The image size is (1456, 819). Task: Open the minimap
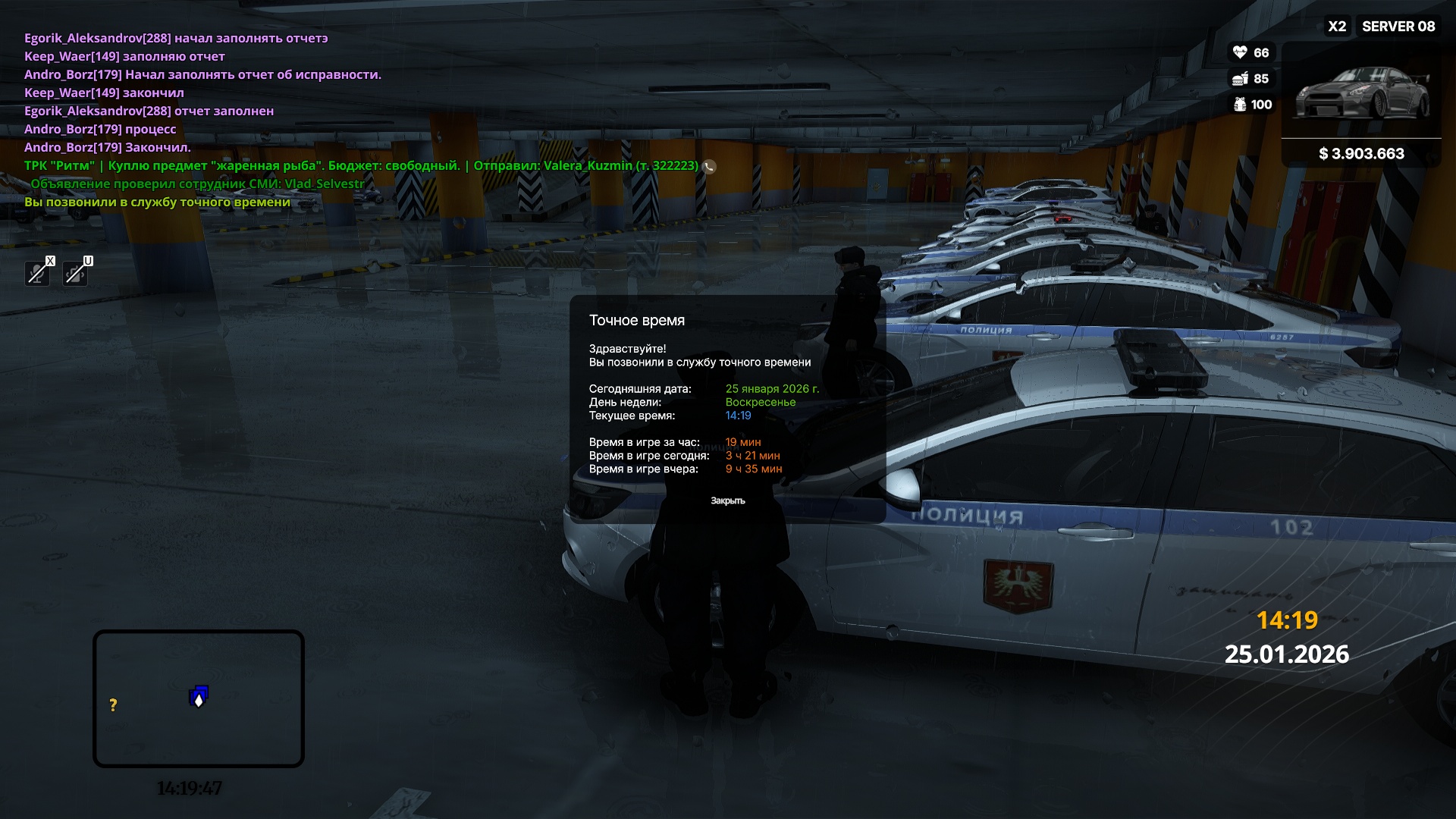[x=199, y=698]
